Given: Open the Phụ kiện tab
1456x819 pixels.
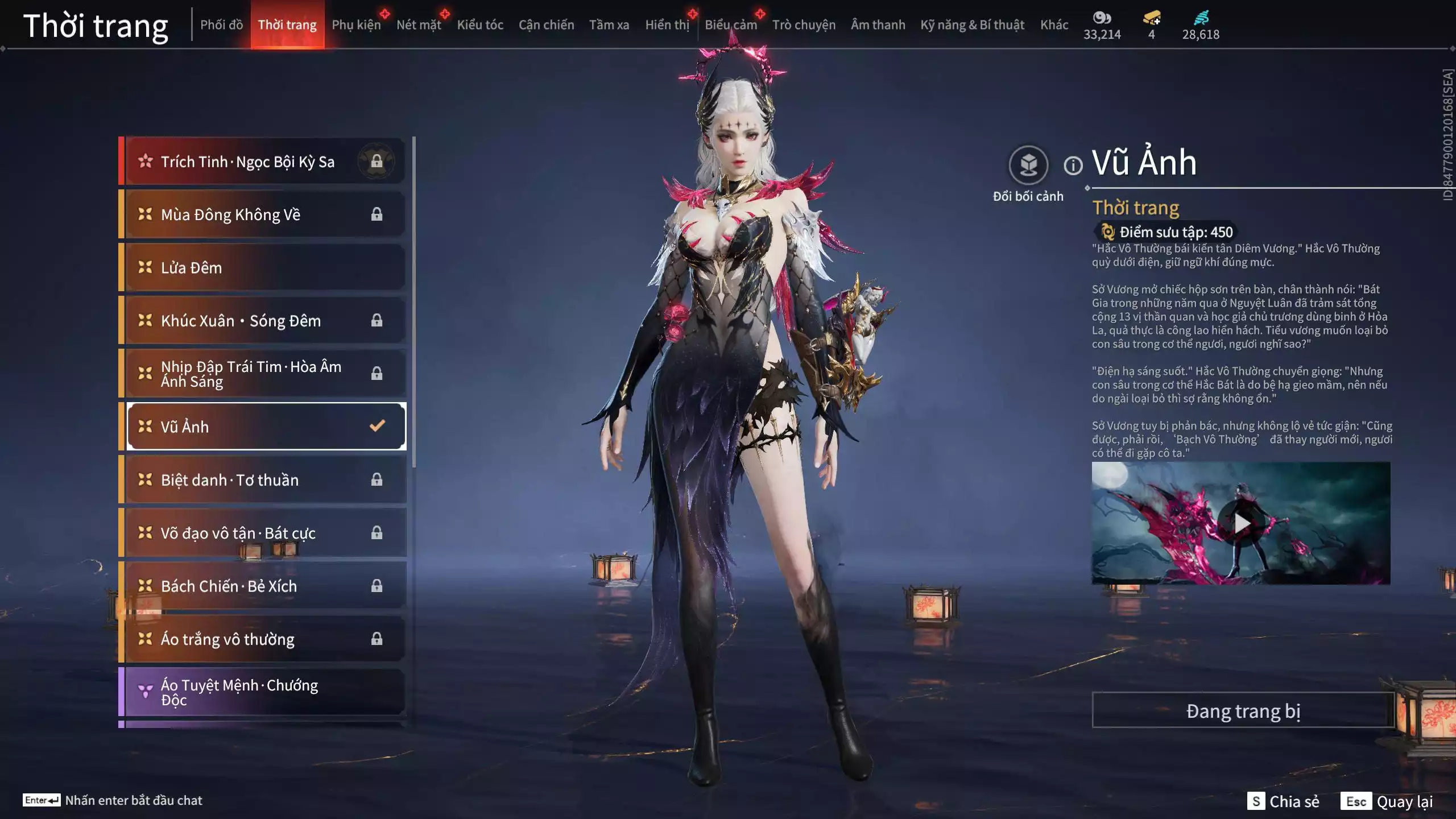Looking at the screenshot, I should click(x=356, y=24).
